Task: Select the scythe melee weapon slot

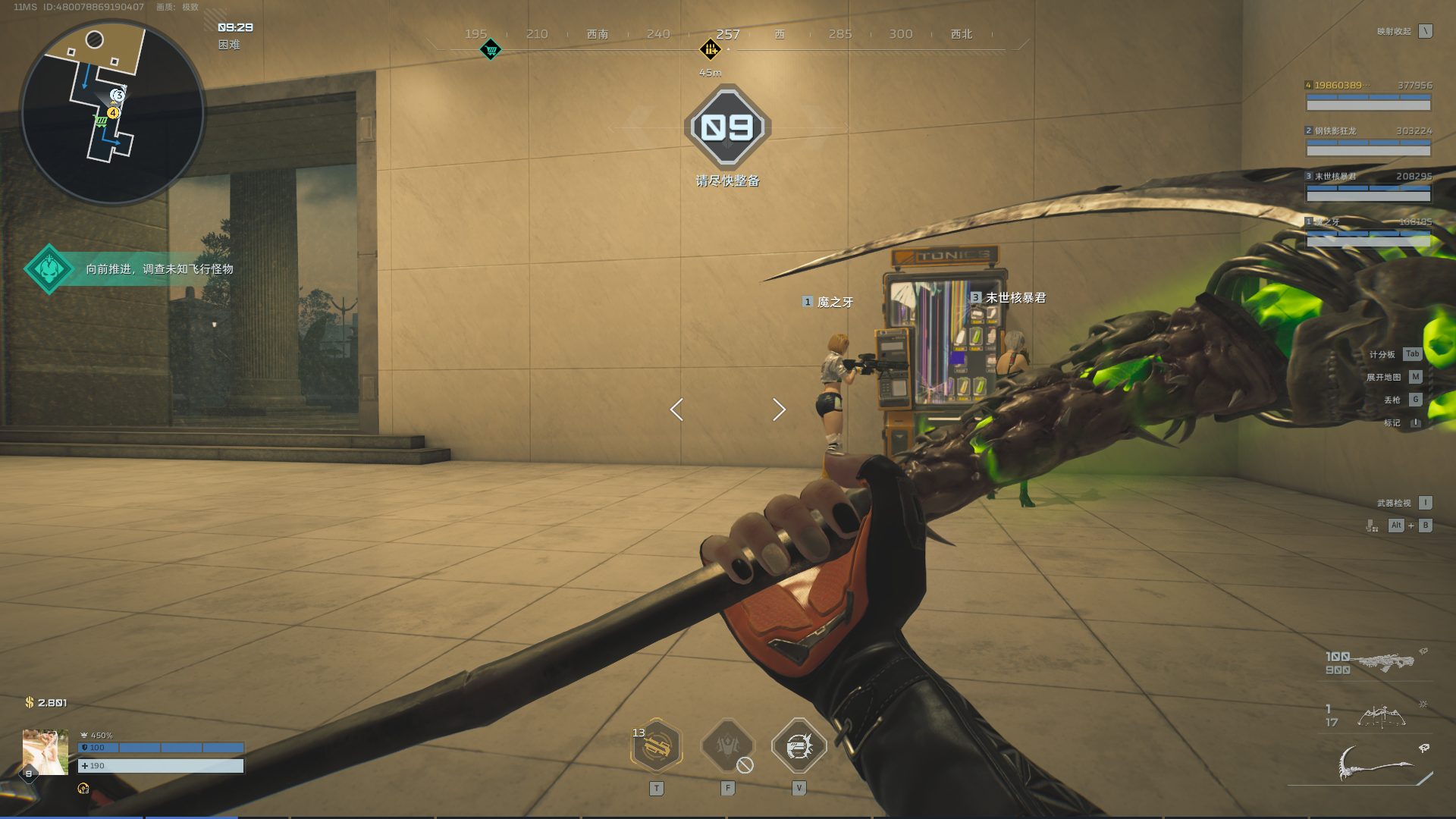Action: tap(1376, 763)
